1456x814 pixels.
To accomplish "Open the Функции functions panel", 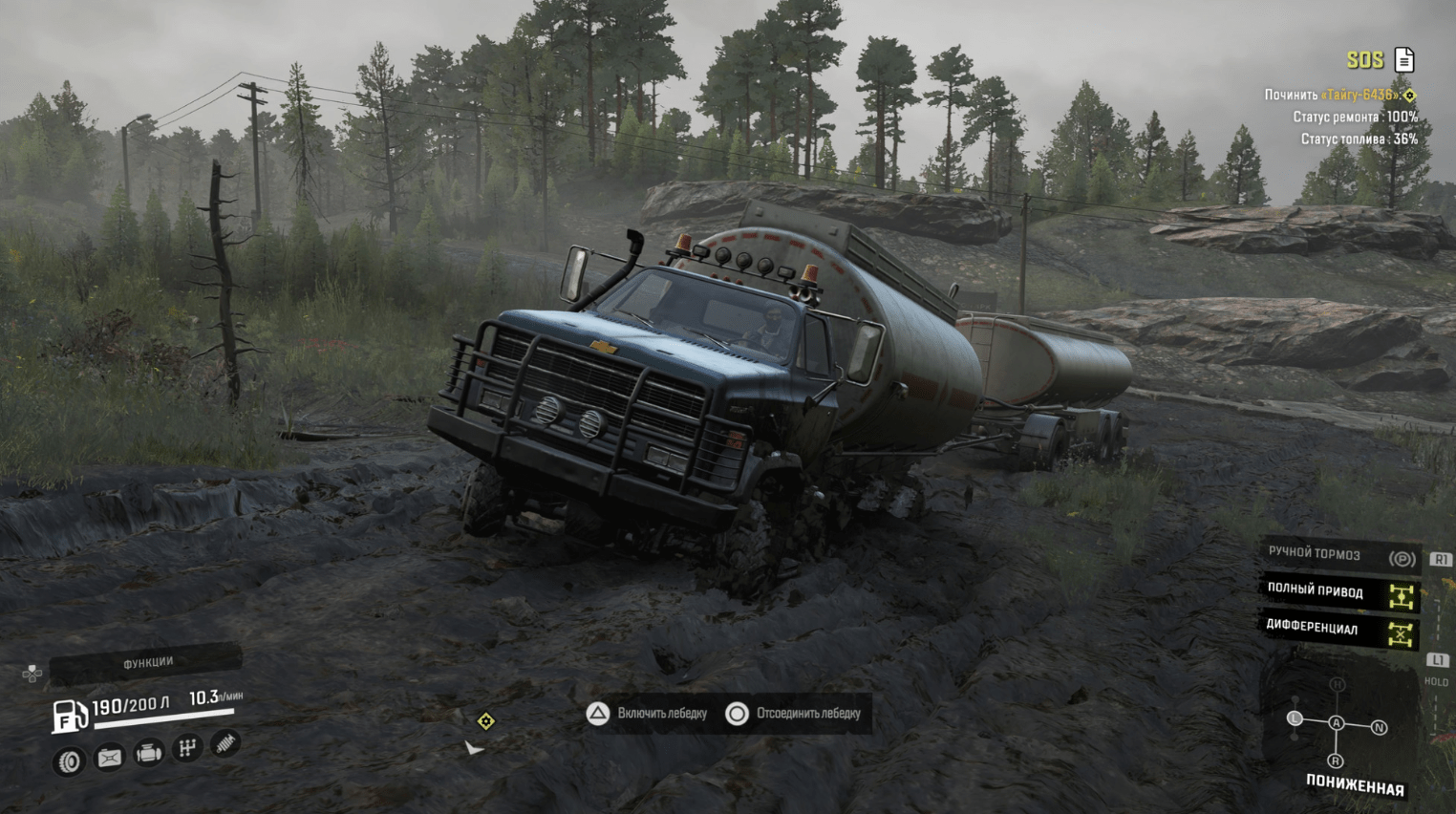I will [146, 663].
